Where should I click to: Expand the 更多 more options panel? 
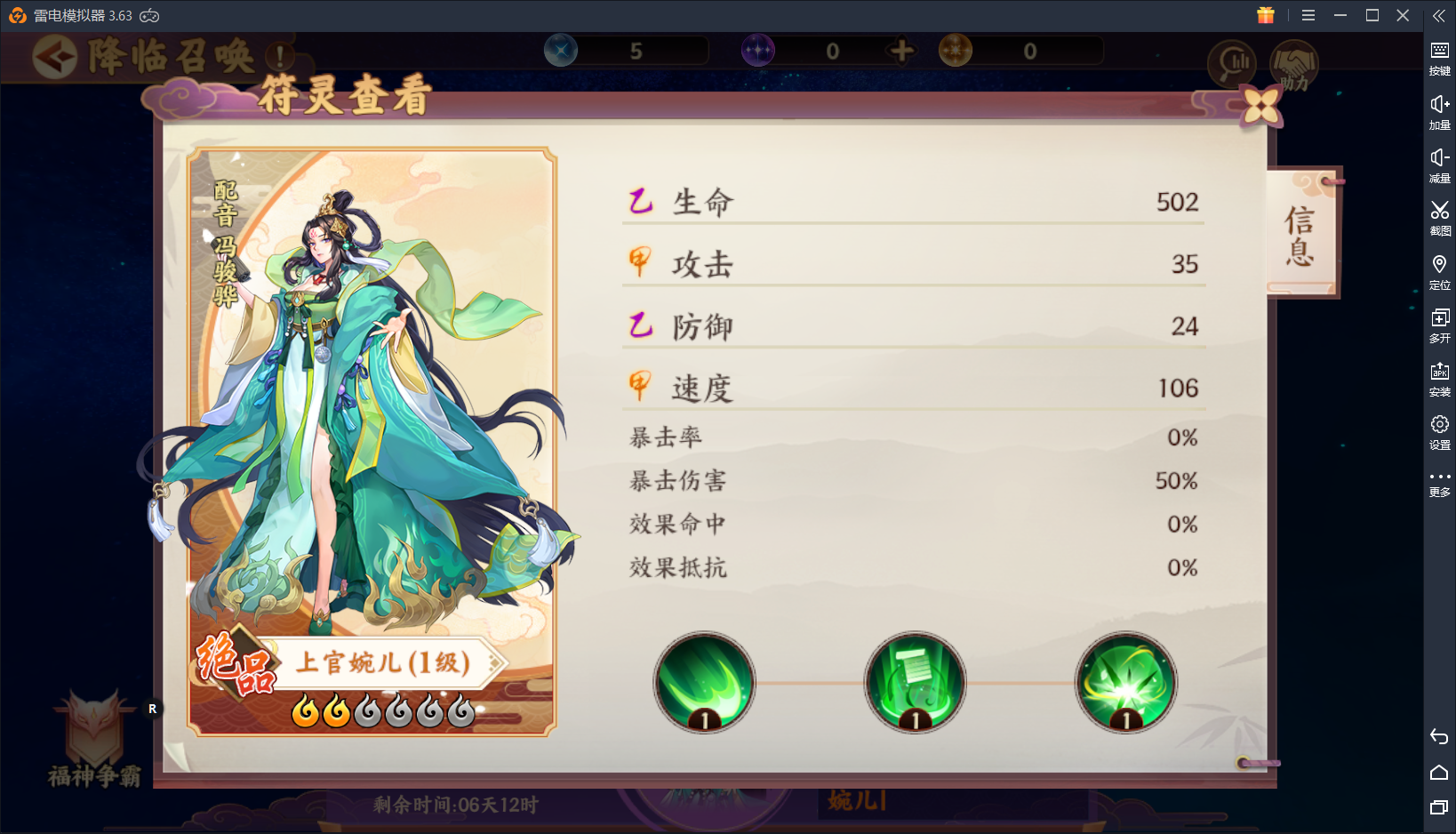(x=1440, y=480)
